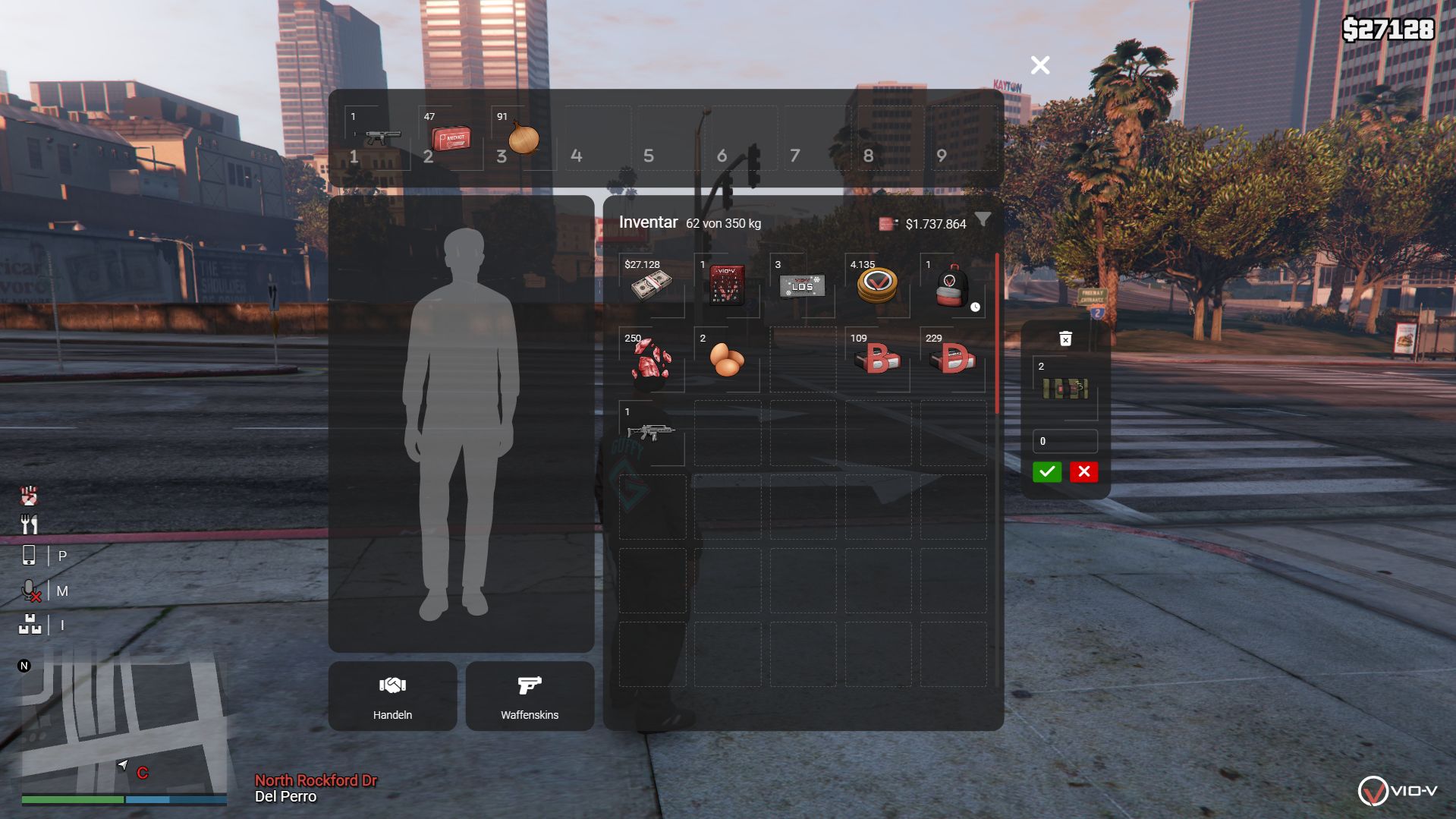Select the red letter D item
The width and height of the screenshot is (1456, 819).
click(952, 359)
